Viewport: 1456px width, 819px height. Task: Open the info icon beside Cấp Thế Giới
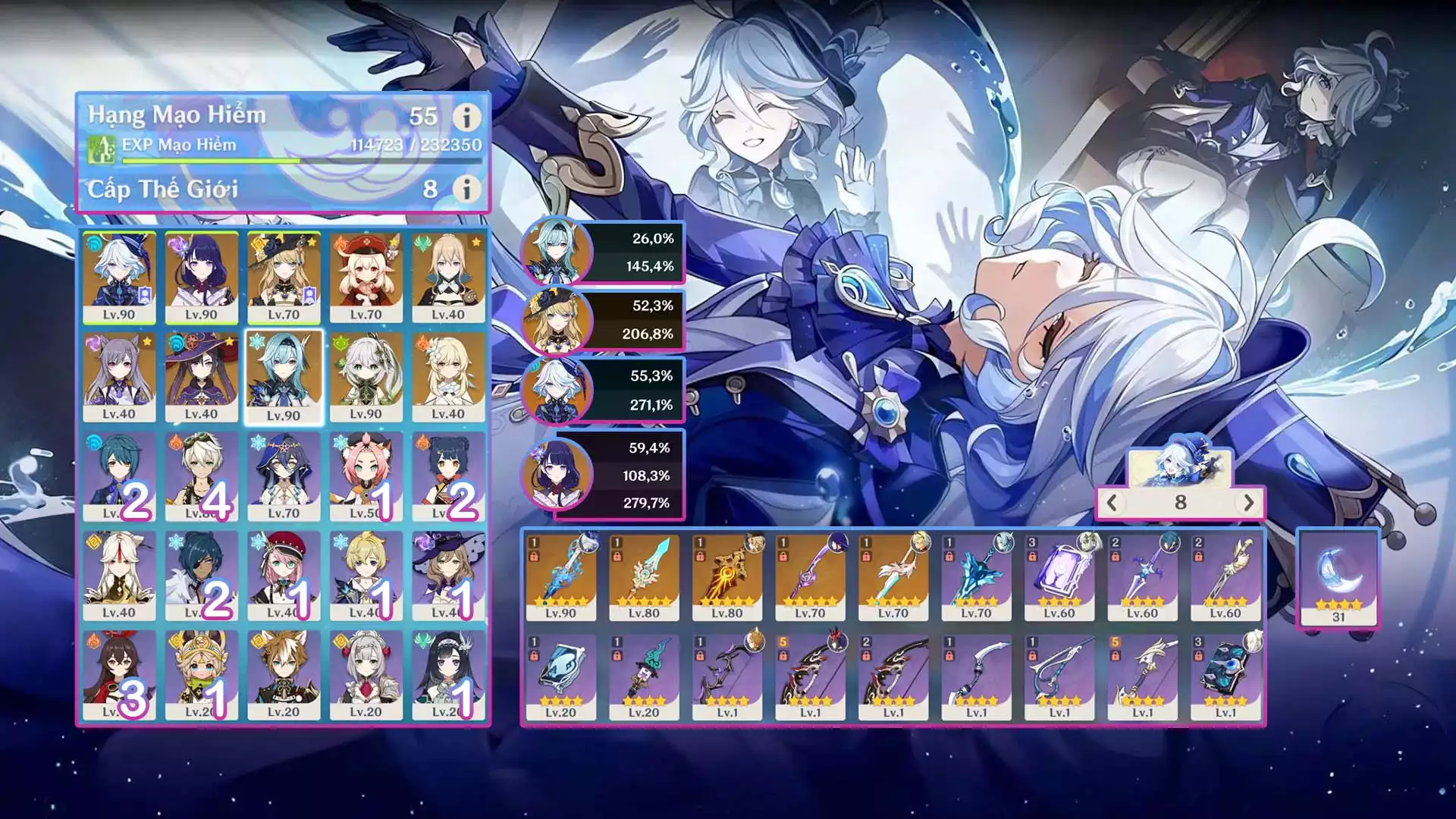[466, 189]
